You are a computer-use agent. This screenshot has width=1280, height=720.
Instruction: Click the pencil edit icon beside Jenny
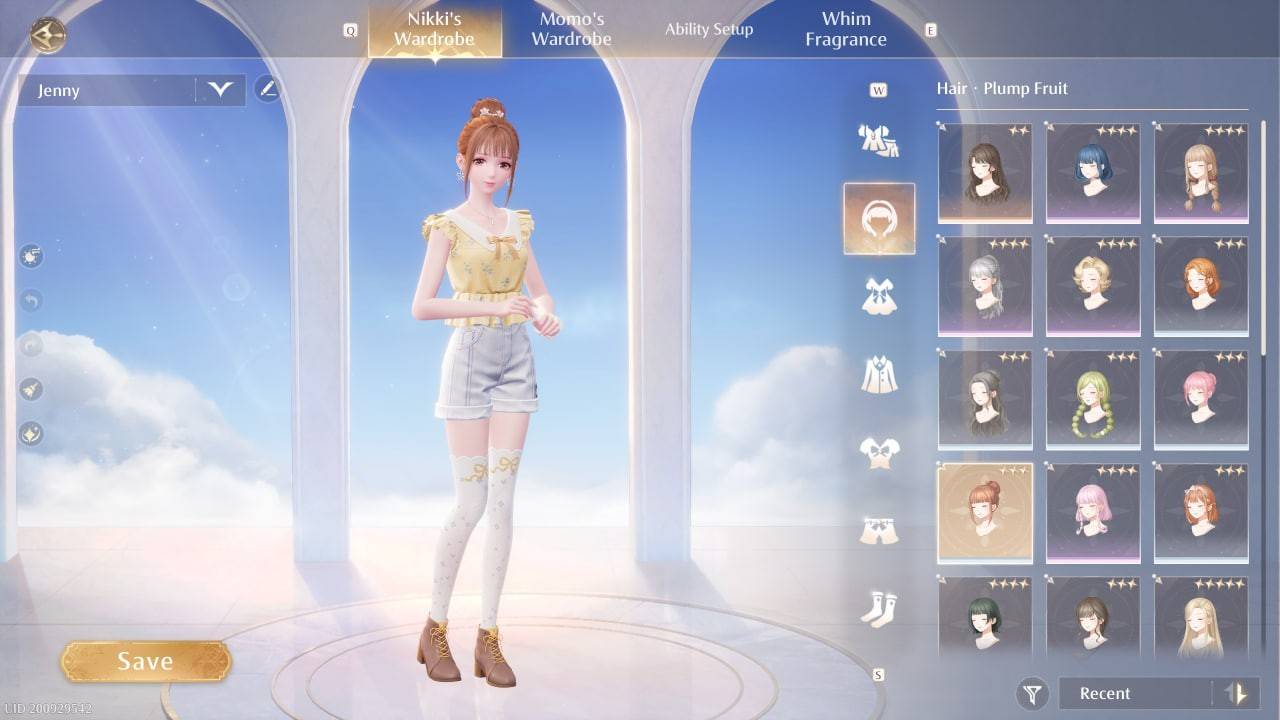tap(267, 89)
